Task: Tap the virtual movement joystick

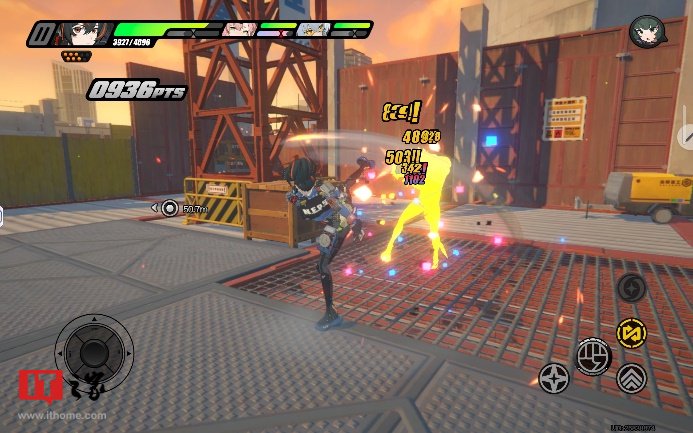Action: click(x=94, y=351)
